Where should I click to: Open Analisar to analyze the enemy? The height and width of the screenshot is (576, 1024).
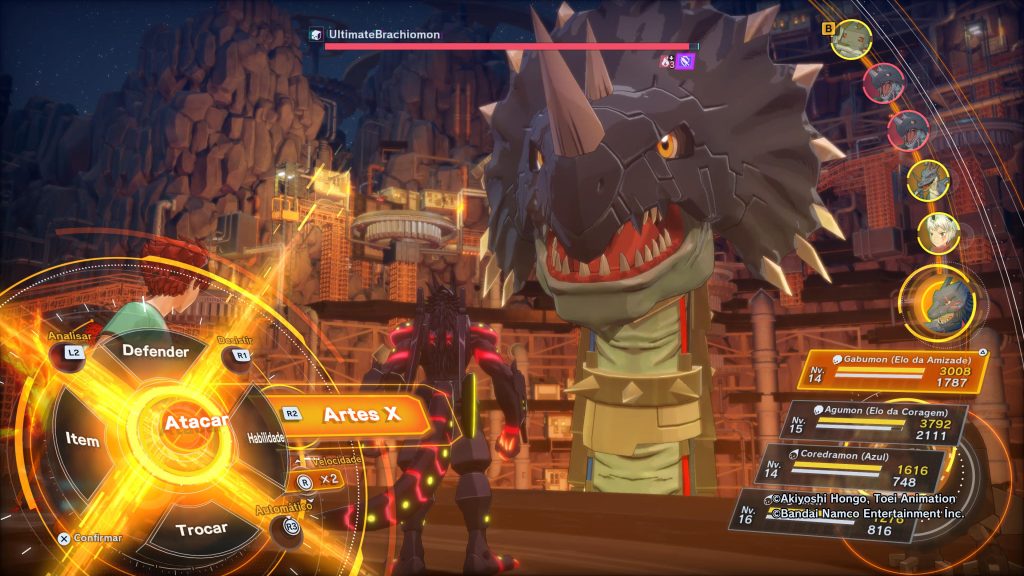[x=74, y=352]
